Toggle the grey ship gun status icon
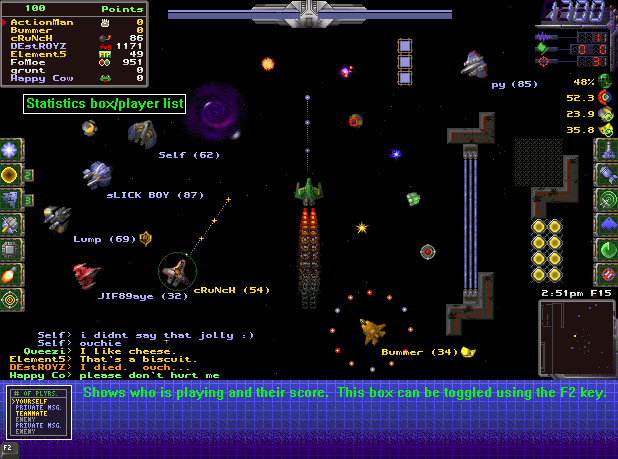The image size is (618, 459). pos(606,151)
